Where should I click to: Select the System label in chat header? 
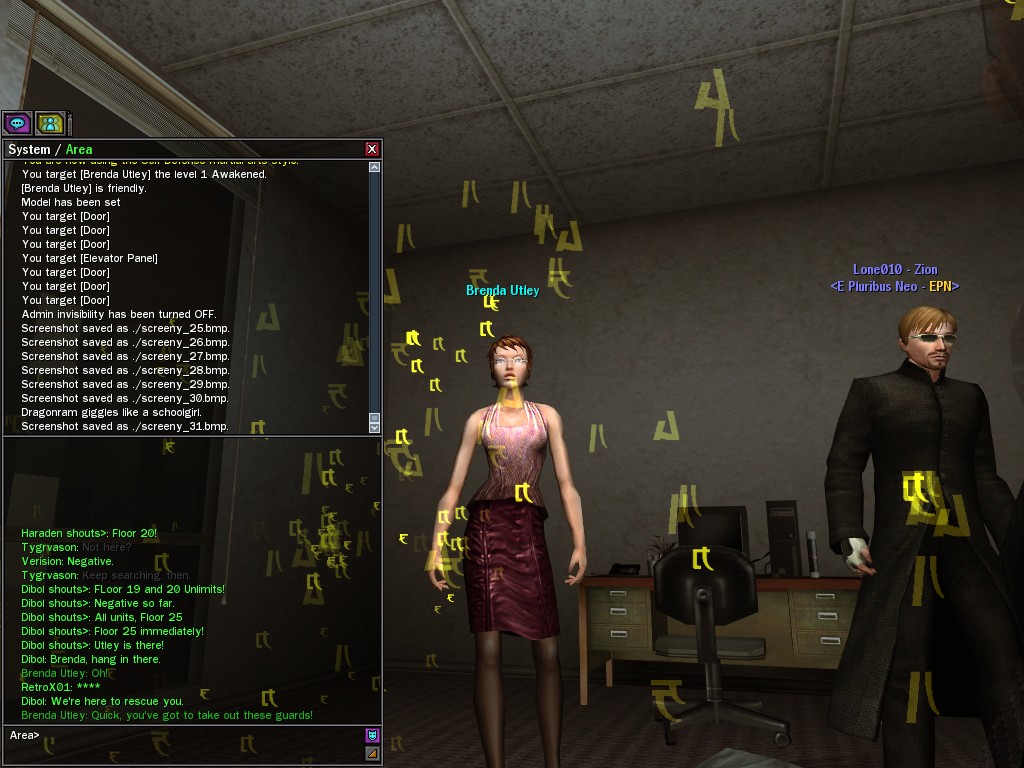(x=28, y=149)
